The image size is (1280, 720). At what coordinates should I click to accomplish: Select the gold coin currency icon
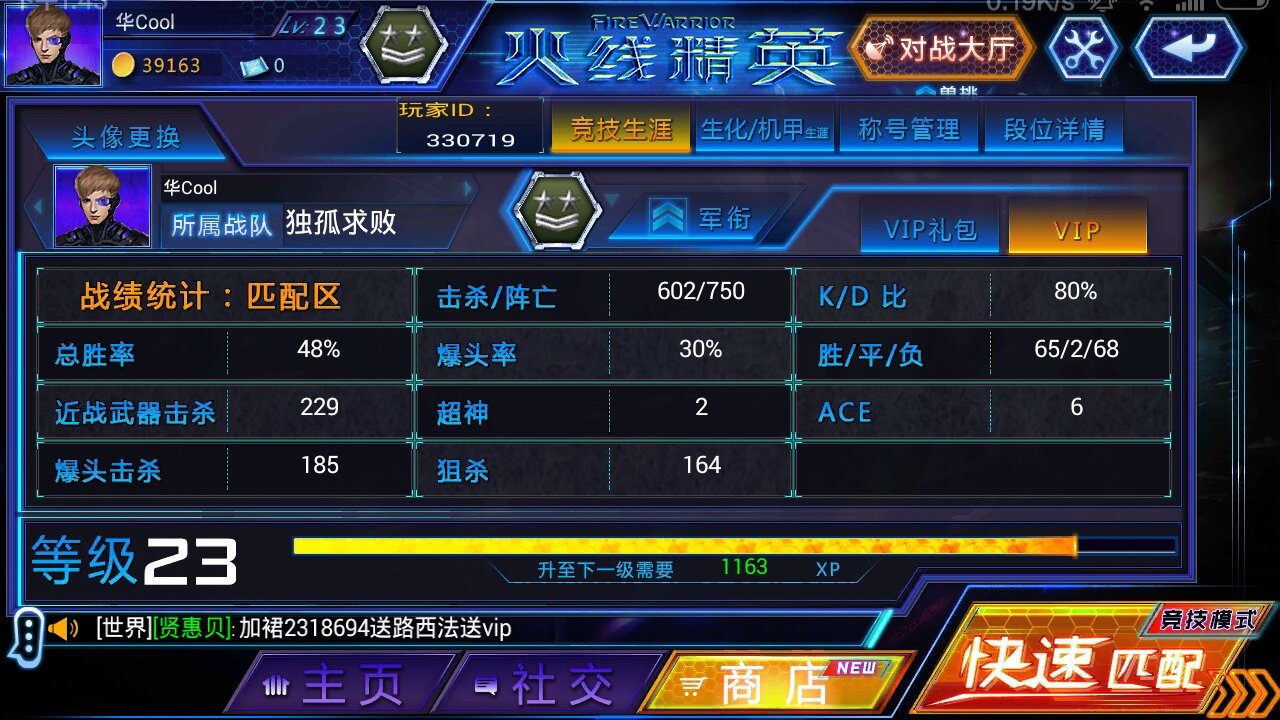[124, 66]
